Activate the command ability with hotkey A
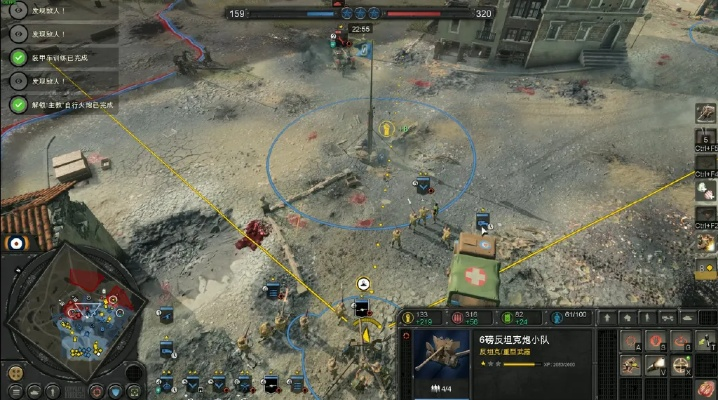 click(630, 342)
